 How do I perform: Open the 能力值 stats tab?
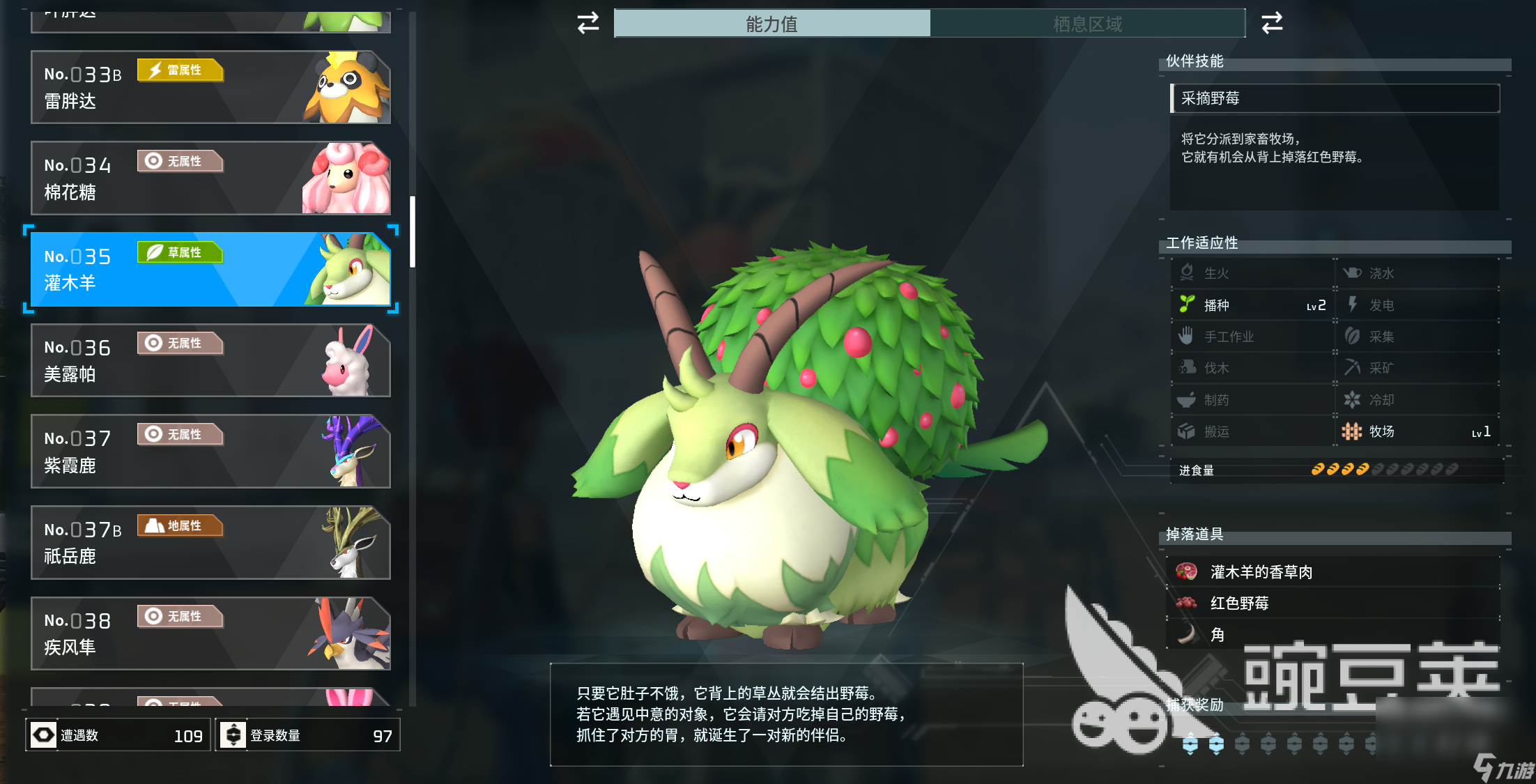coord(771,24)
